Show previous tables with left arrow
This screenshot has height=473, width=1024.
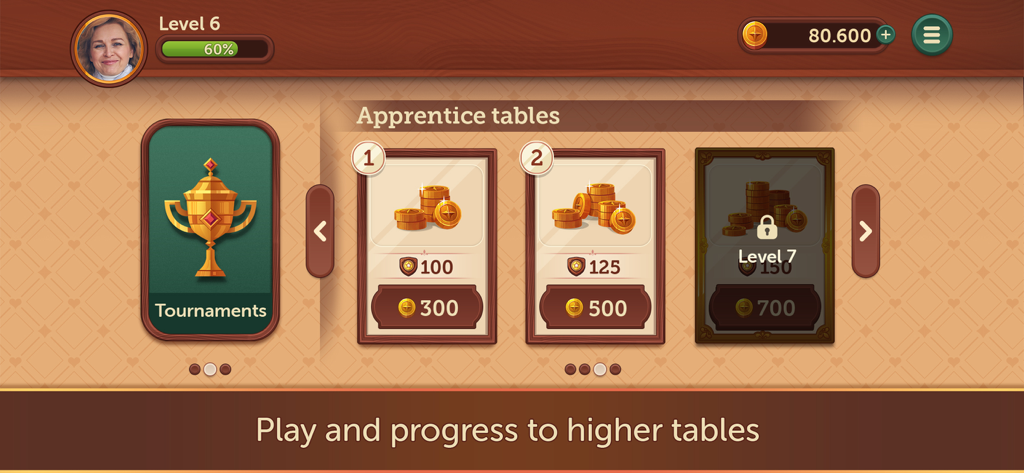[x=320, y=231]
